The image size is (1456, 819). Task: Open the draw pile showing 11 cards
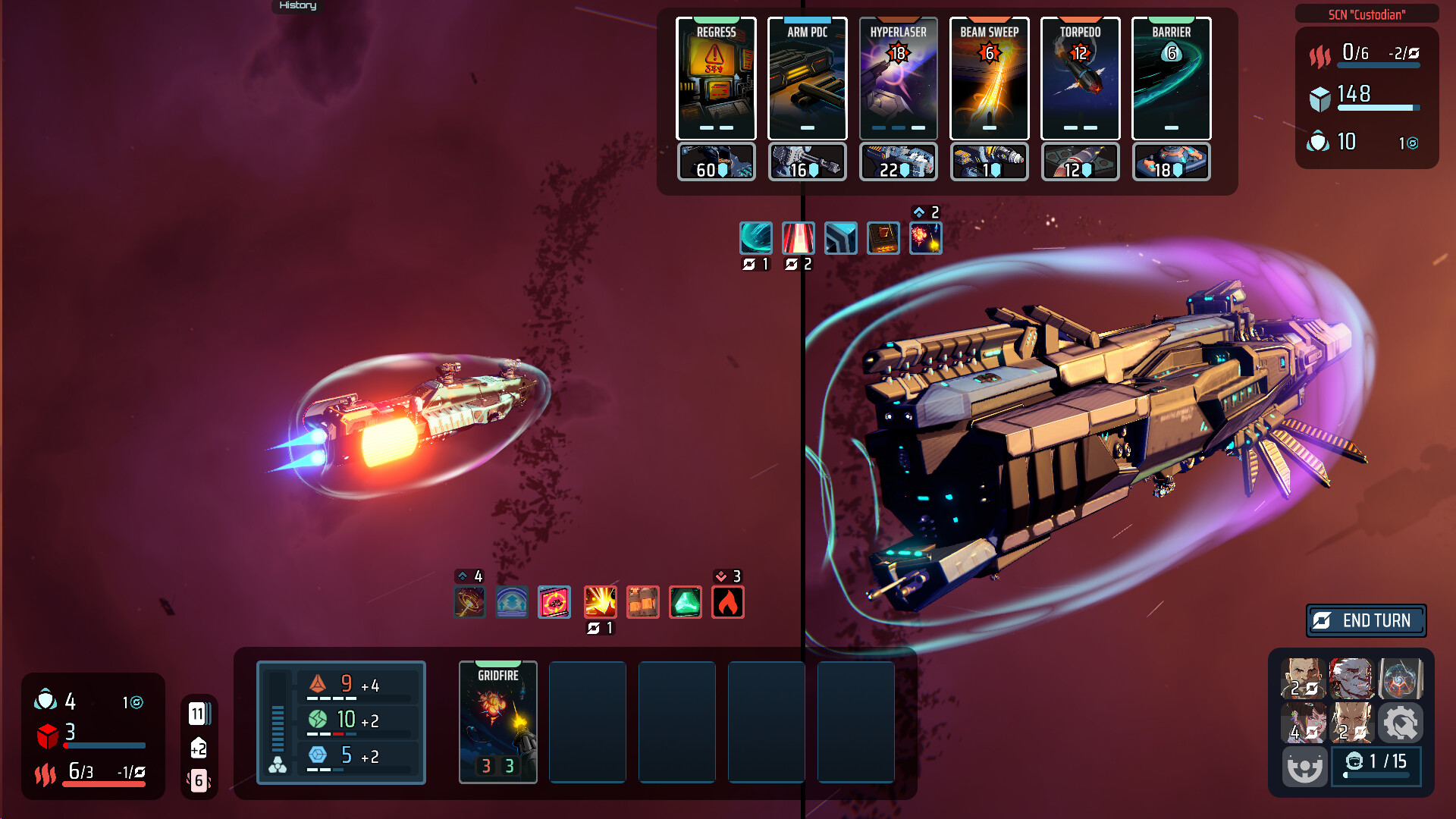(x=198, y=714)
